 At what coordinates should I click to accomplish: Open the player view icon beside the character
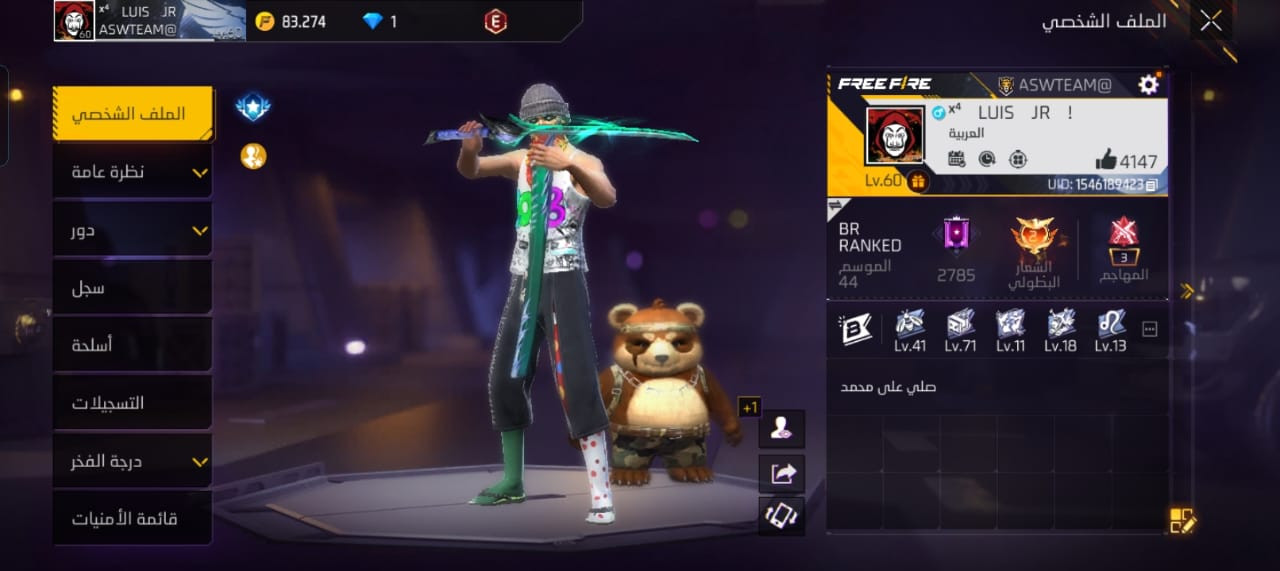pos(781,429)
